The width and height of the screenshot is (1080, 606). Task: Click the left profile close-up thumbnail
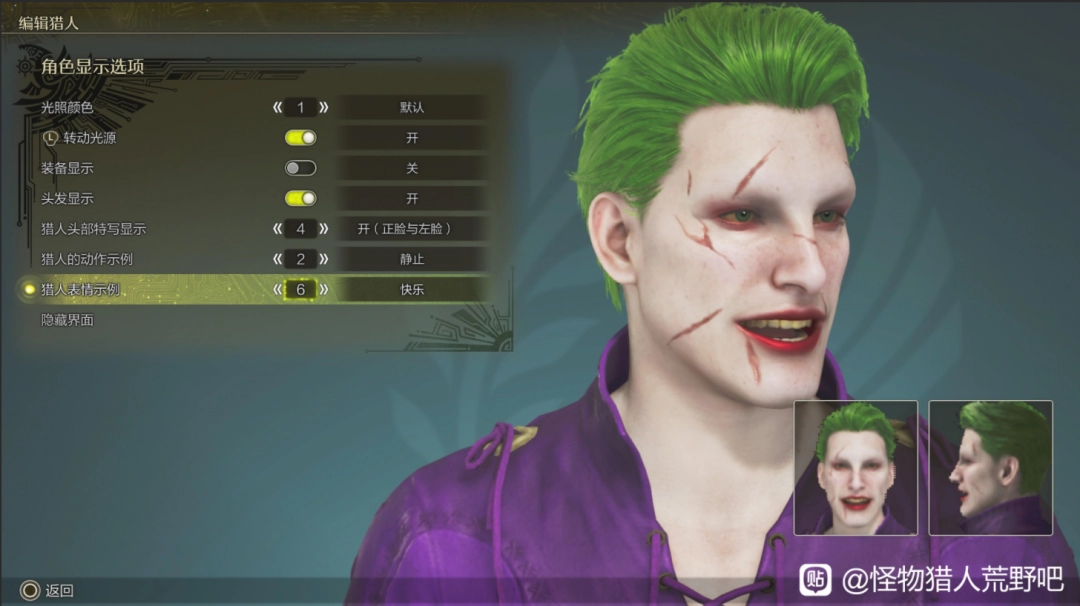(990, 467)
